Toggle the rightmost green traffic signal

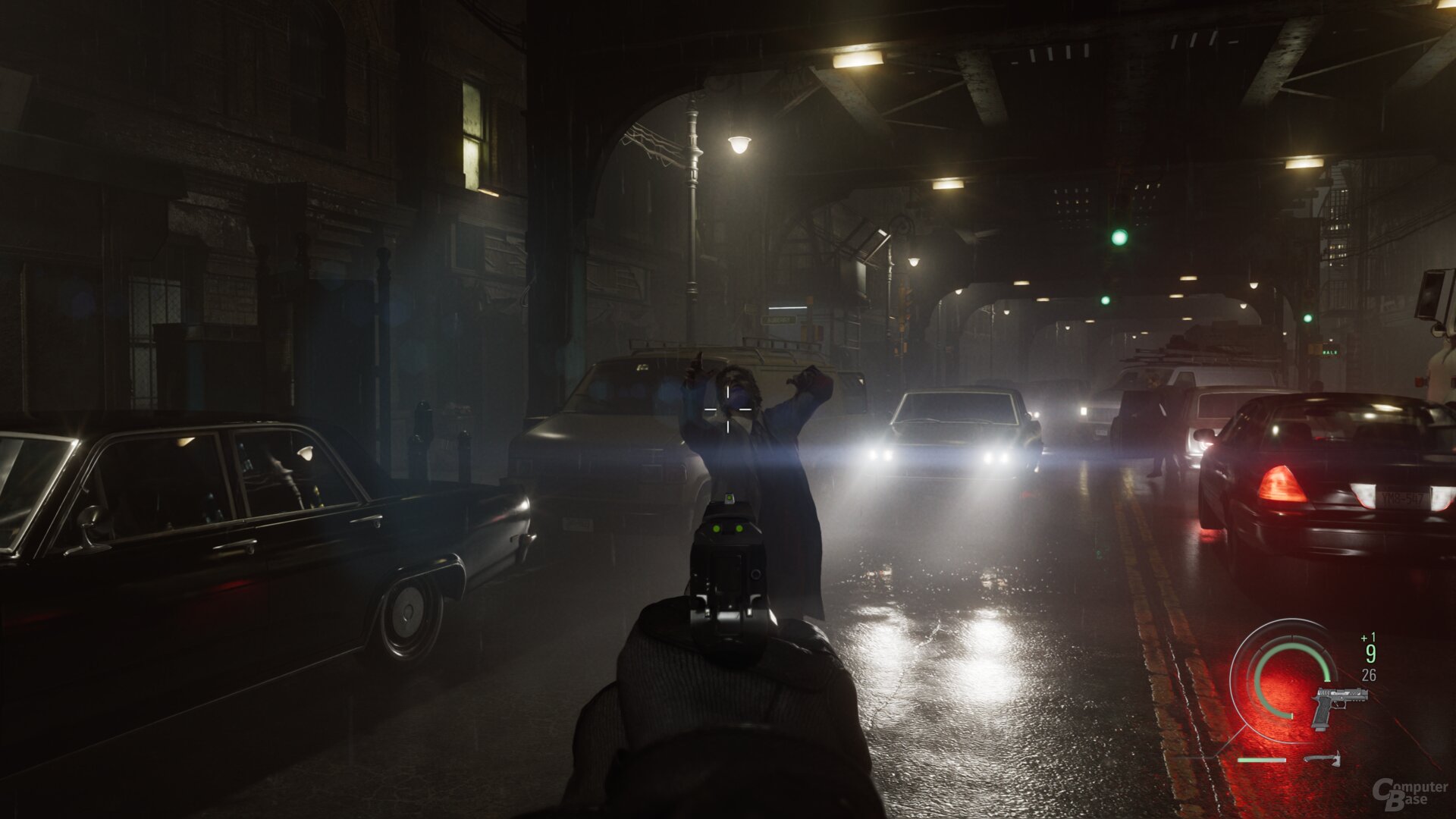[1308, 318]
